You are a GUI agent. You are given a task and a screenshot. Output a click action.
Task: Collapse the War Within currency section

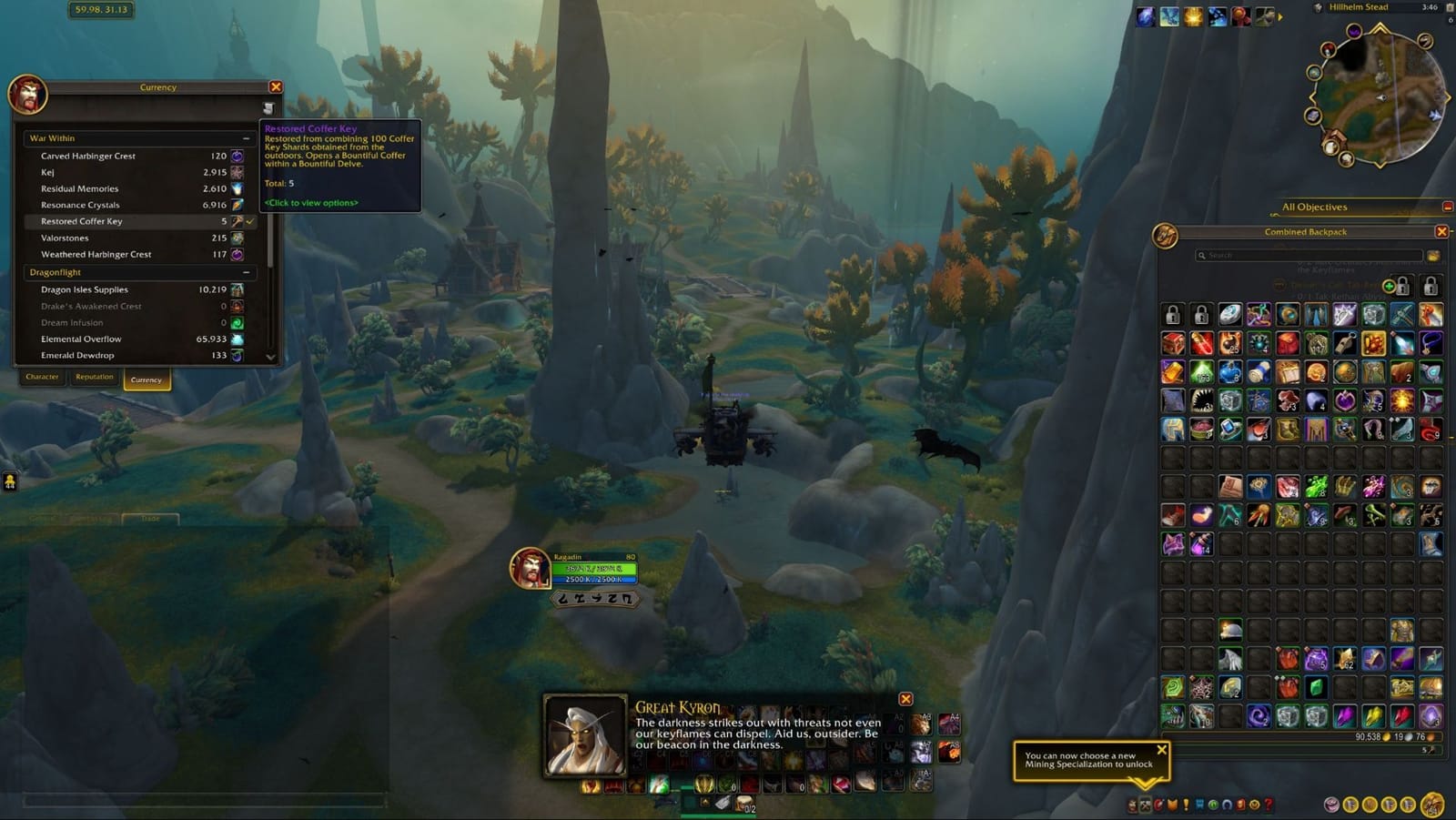click(x=246, y=137)
